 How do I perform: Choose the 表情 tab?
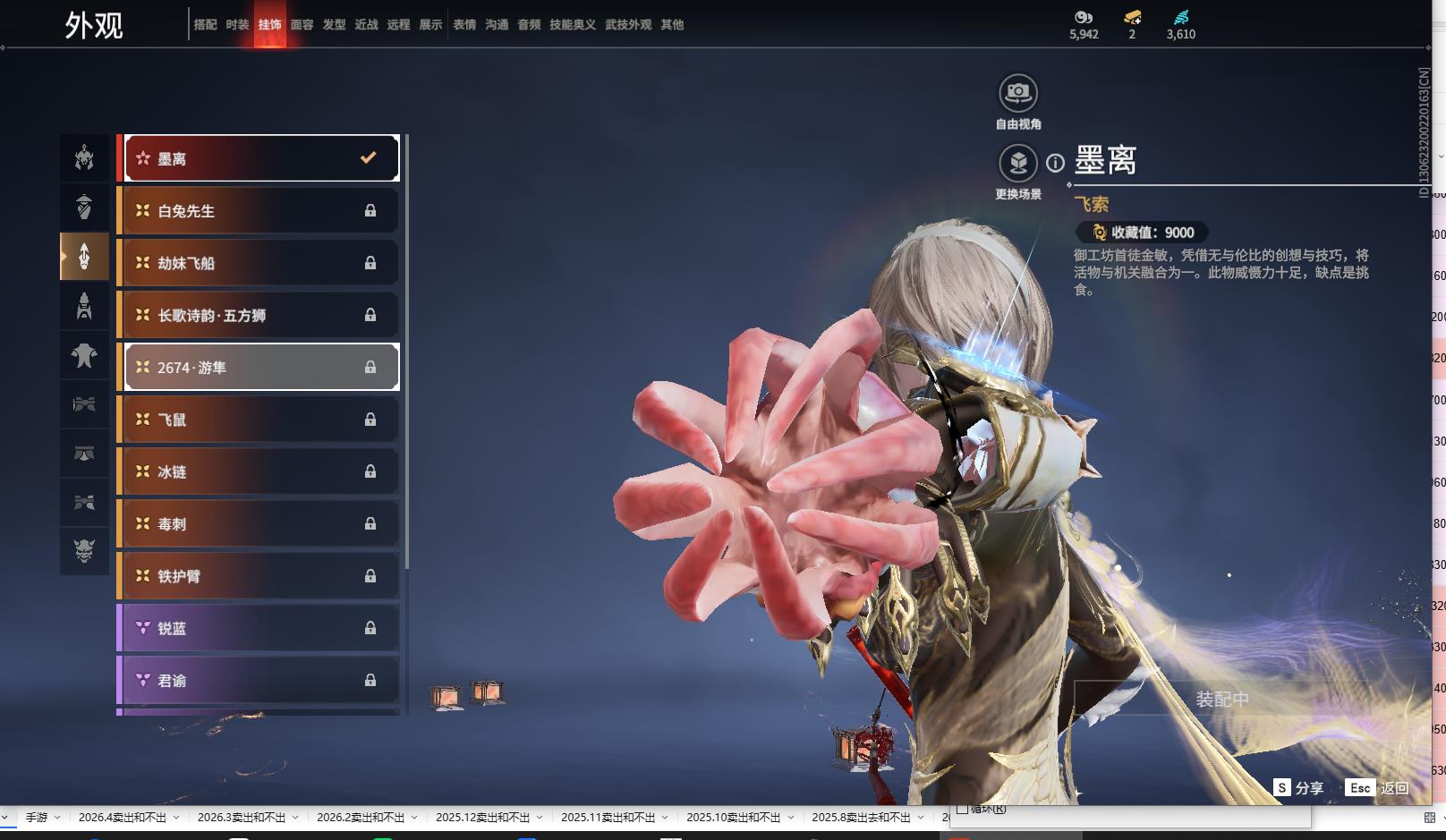point(464,25)
